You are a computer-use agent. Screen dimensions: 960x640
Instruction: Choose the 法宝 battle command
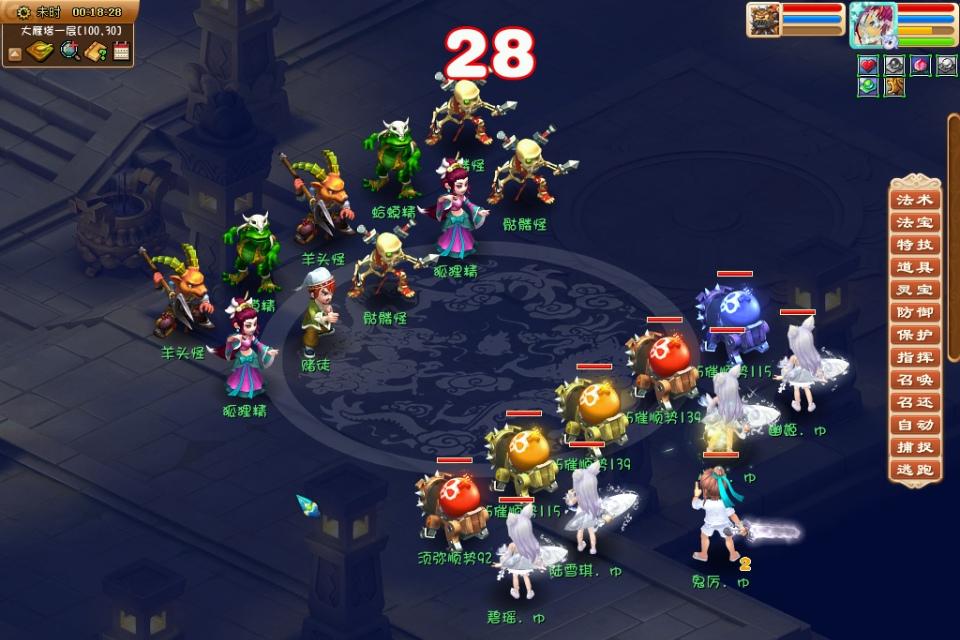tap(915, 223)
